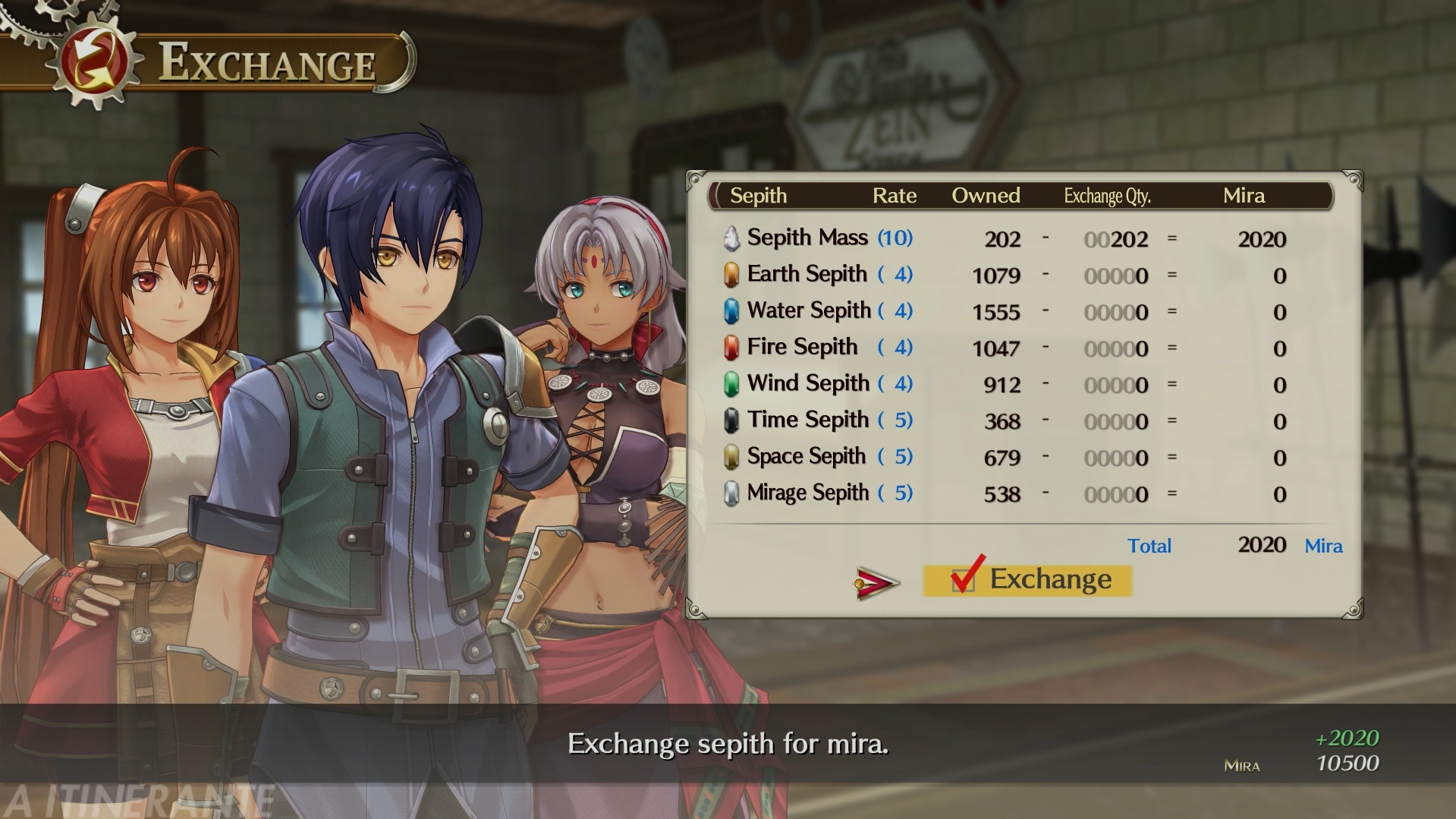Select the Sepith Mass row

[x=807, y=238]
